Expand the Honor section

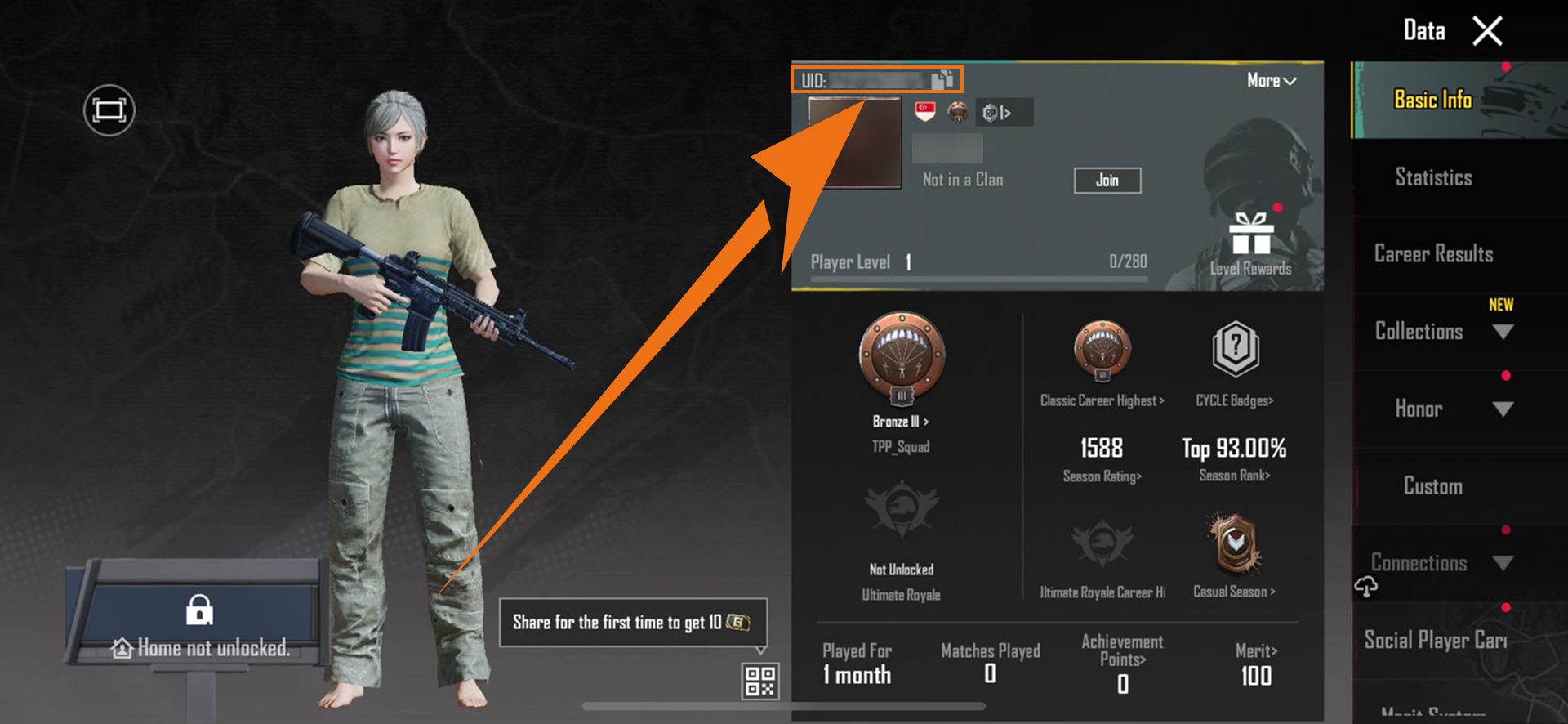[x=1503, y=409]
